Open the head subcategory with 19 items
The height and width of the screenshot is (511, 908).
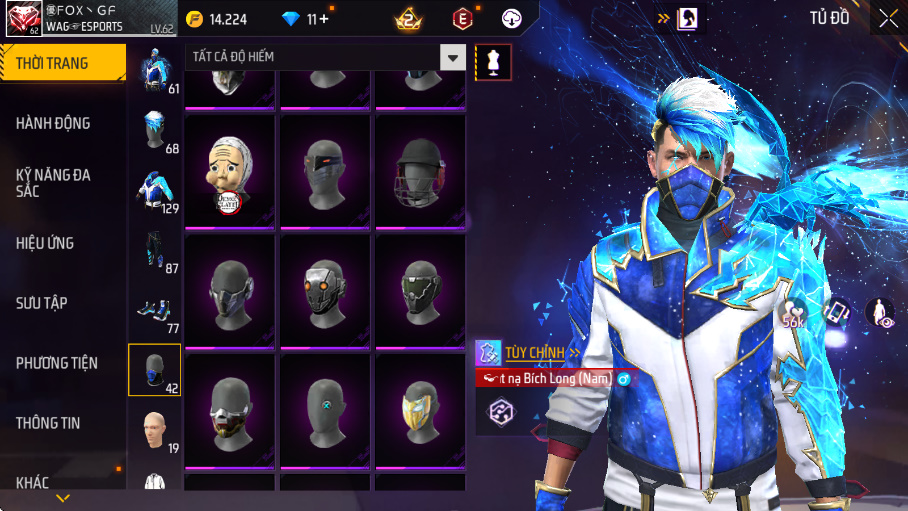point(155,431)
